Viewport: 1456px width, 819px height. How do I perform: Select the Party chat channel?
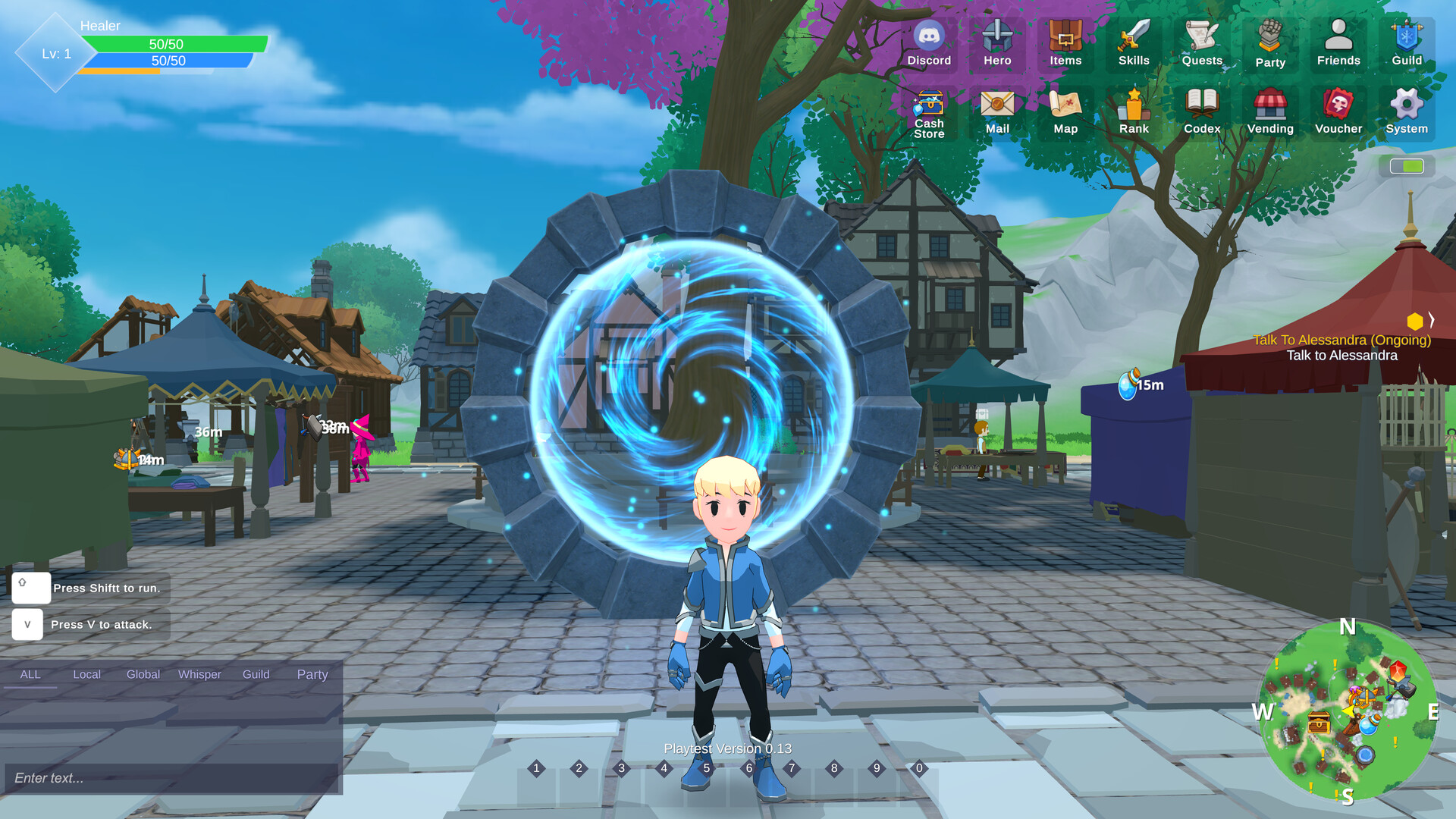pyautogui.click(x=312, y=674)
